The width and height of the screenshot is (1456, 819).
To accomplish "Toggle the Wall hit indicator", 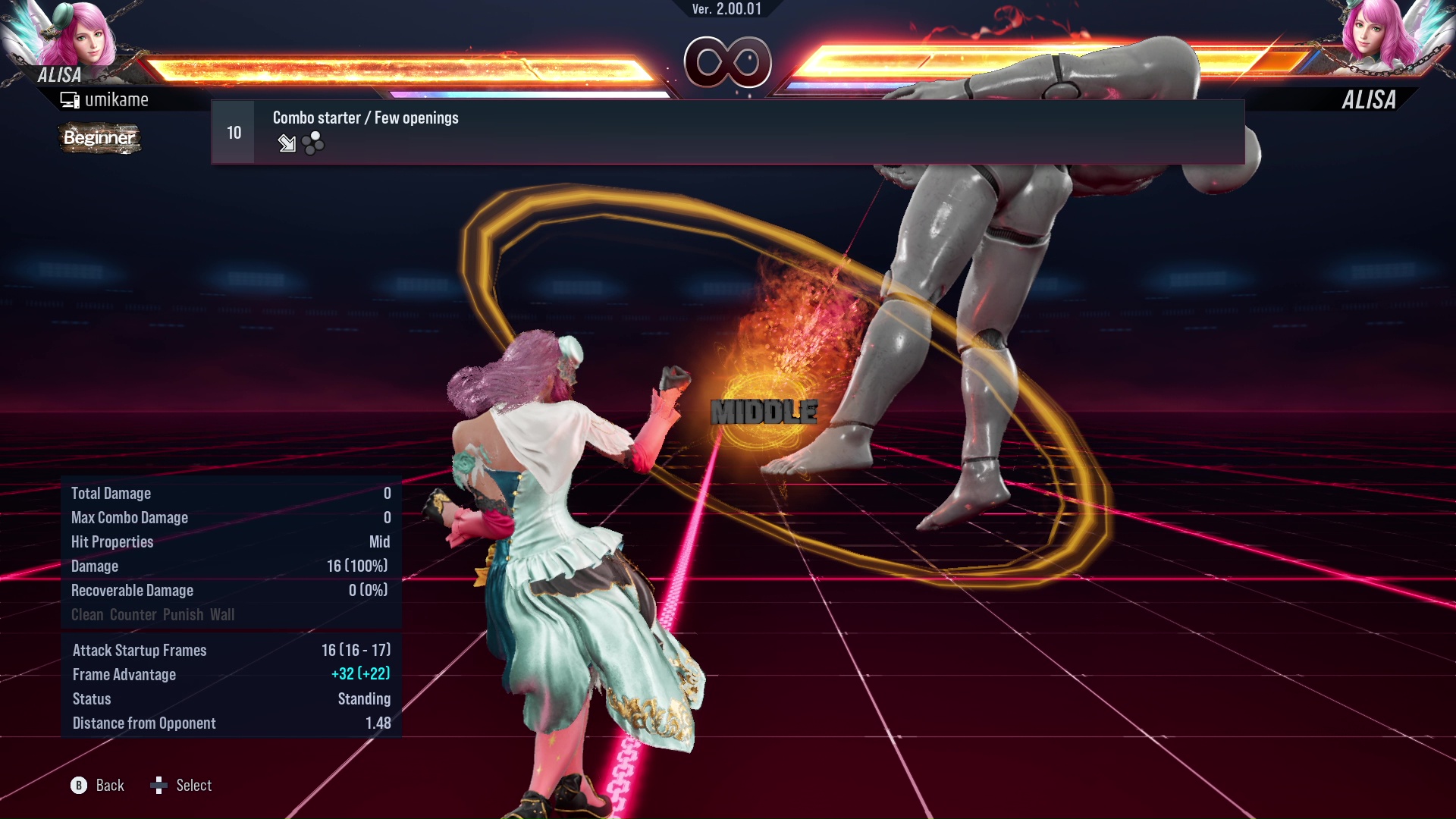I will pyautogui.click(x=224, y=614).
